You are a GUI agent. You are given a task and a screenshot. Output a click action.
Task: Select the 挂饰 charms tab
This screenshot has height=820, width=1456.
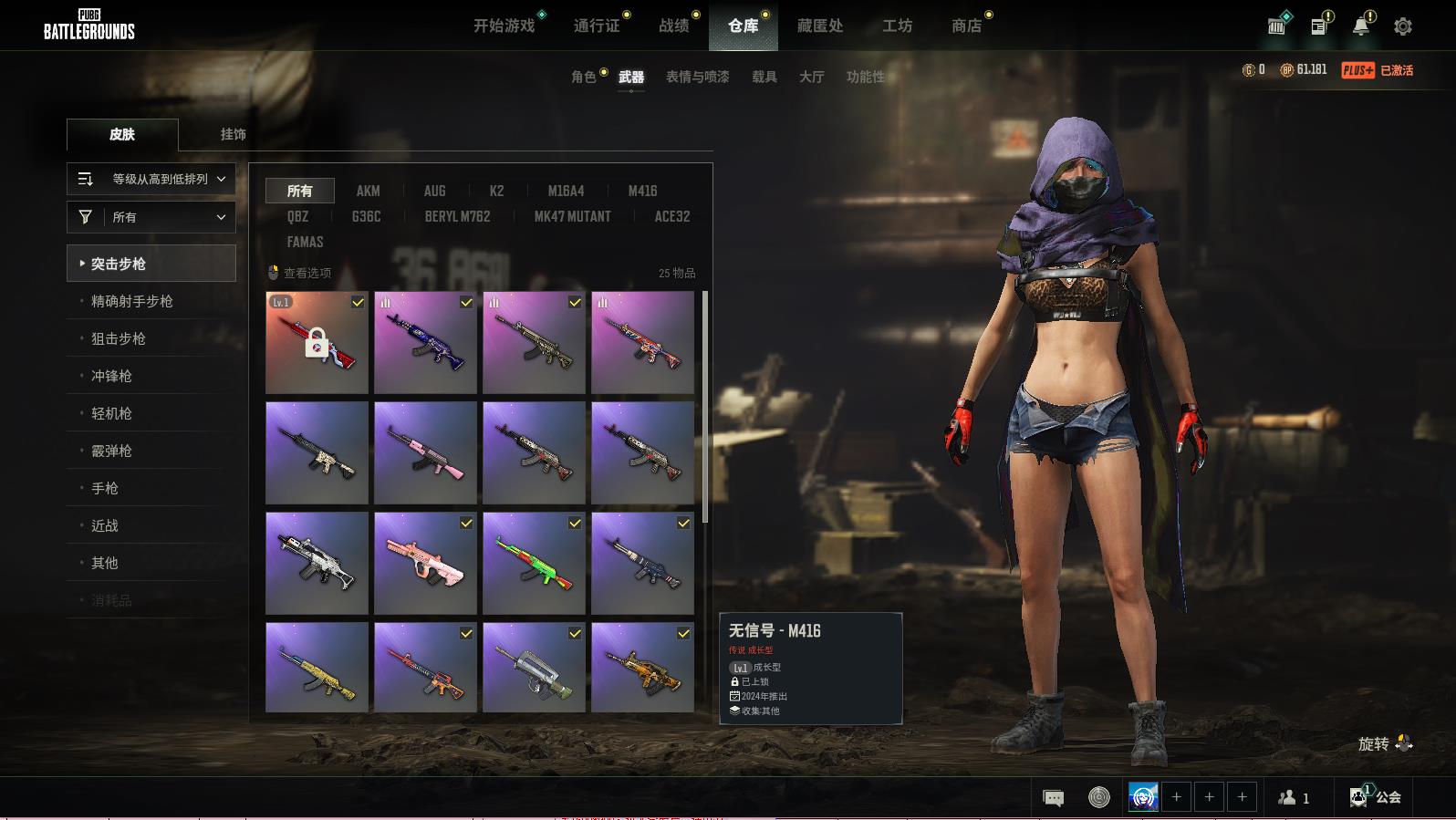pos(233,134)
